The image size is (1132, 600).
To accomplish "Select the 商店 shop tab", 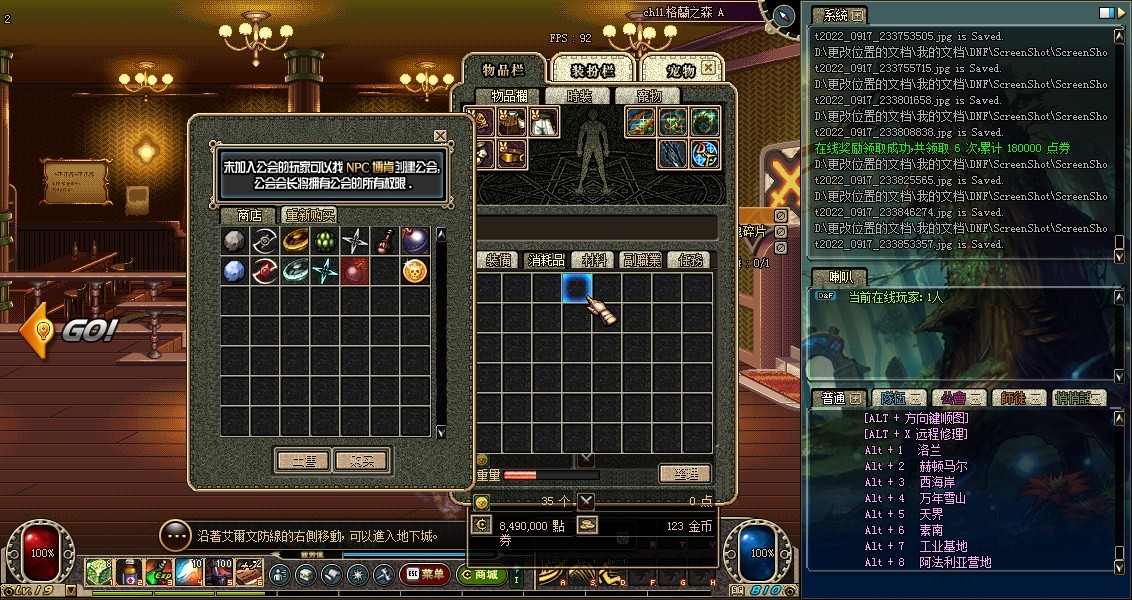I will click(249, 215).
